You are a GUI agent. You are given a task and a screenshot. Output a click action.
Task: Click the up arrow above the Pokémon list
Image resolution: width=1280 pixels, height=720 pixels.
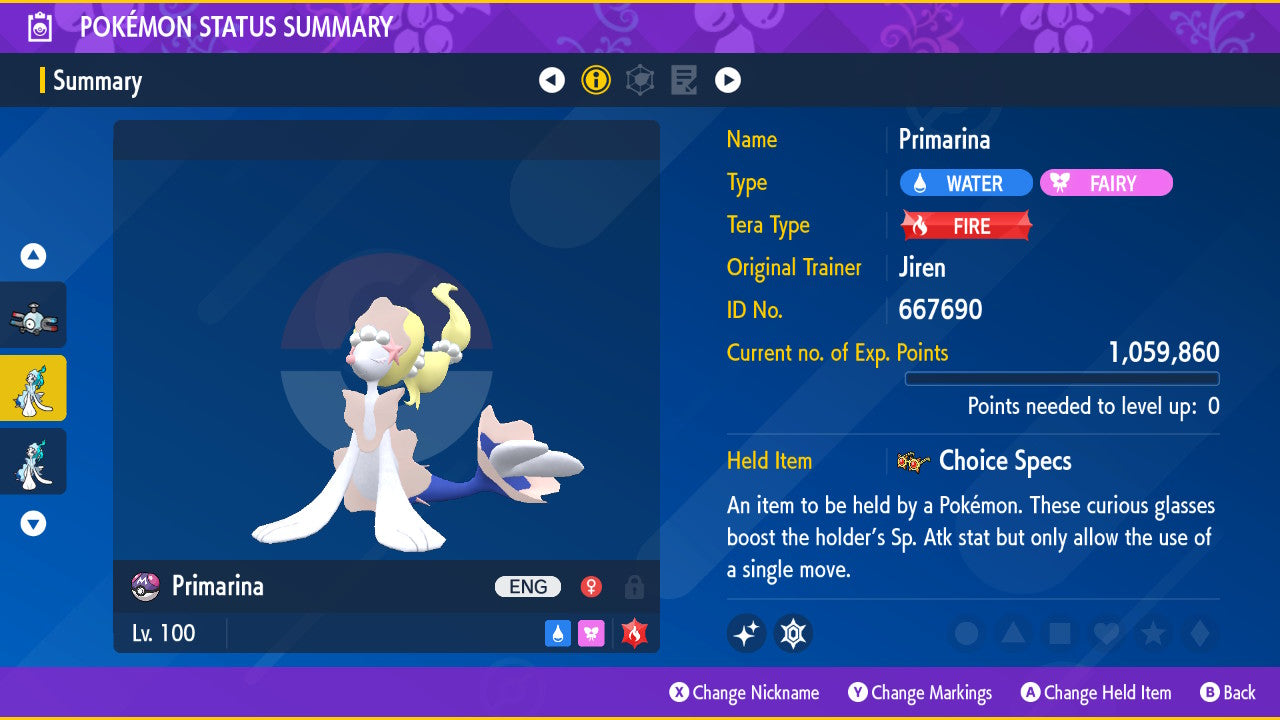click(x=33, y=256)
